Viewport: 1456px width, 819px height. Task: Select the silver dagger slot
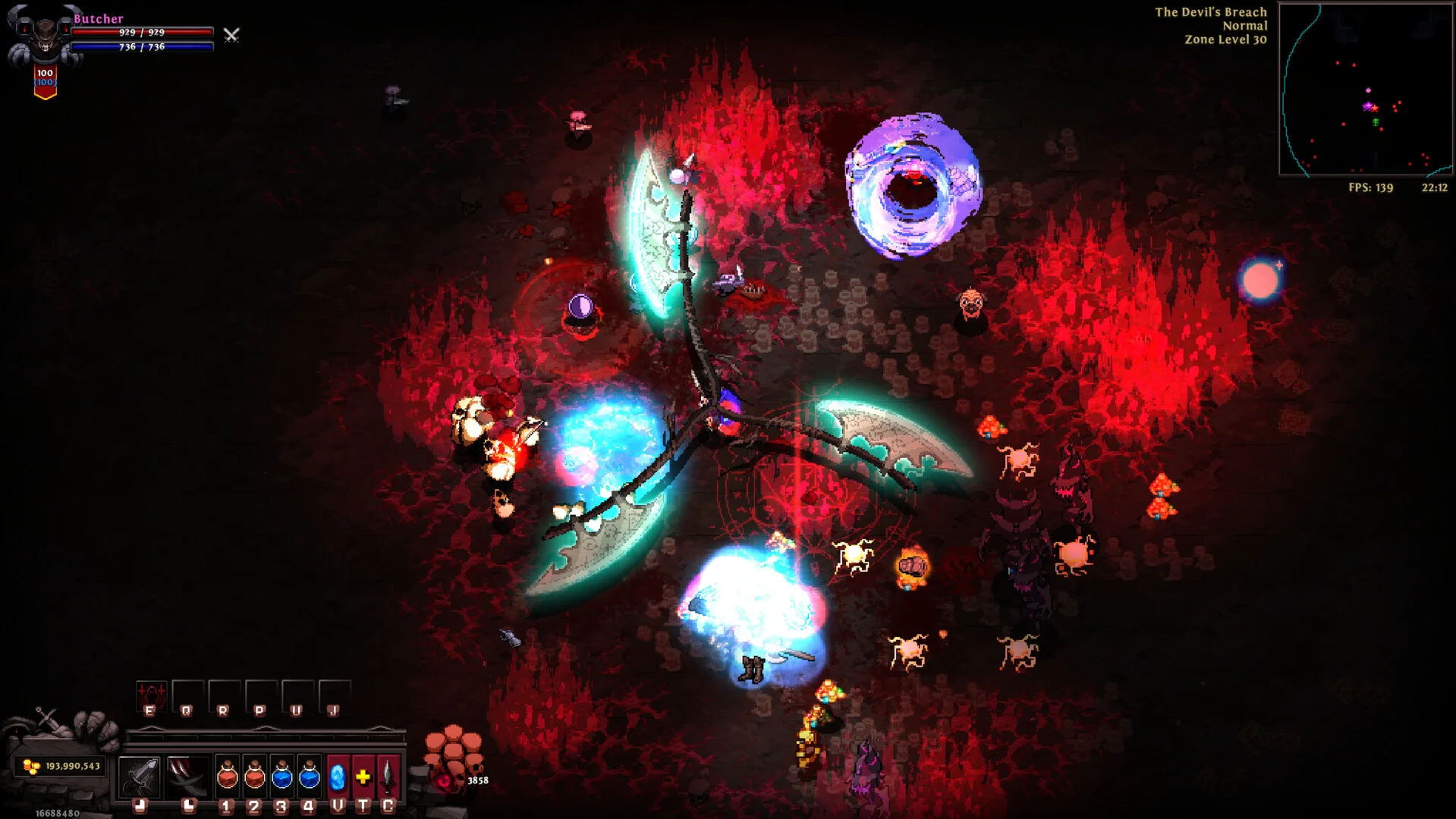tap(388, 776)
